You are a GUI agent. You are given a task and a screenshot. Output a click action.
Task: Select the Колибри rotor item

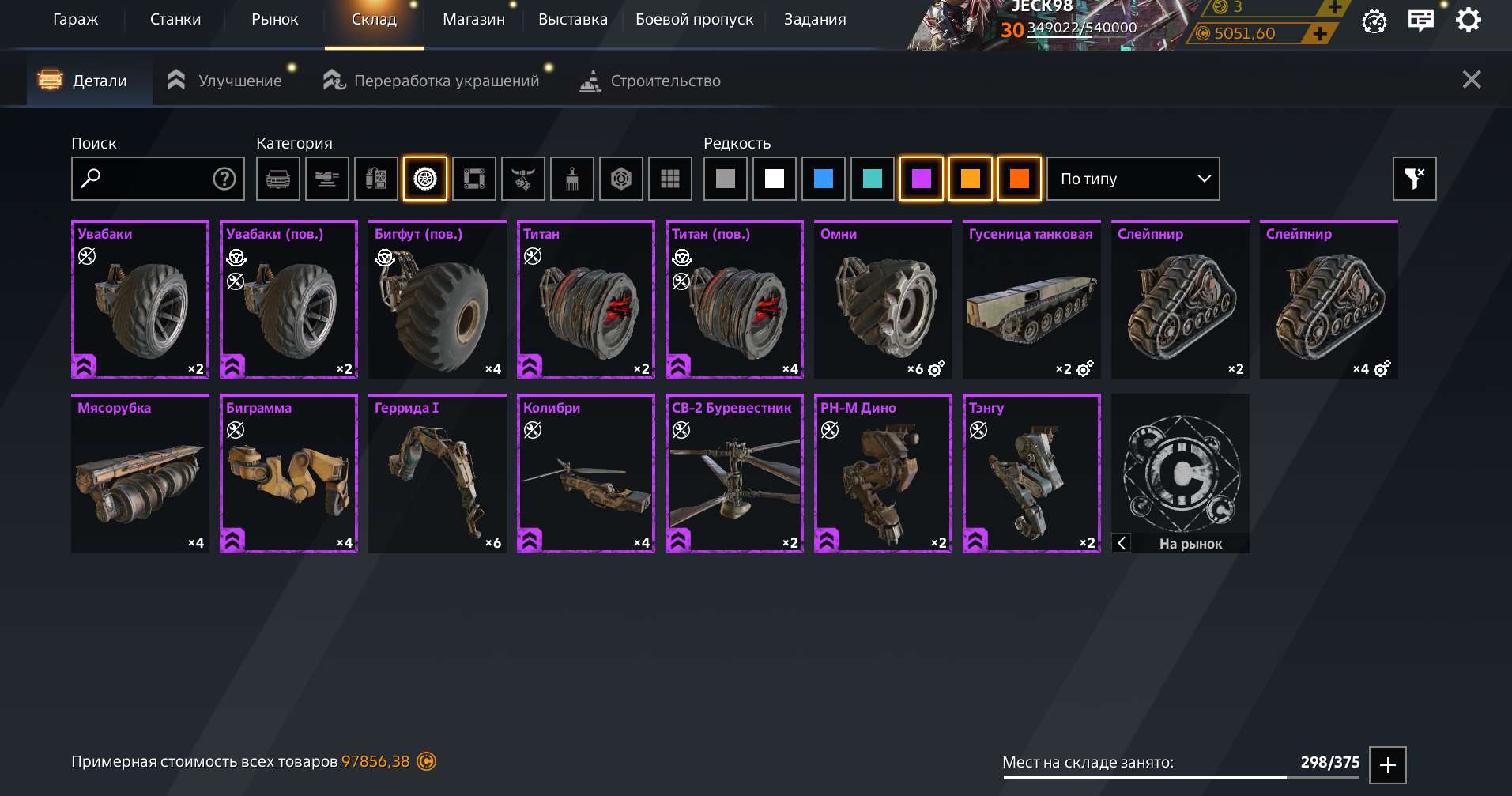coord(586,474)
